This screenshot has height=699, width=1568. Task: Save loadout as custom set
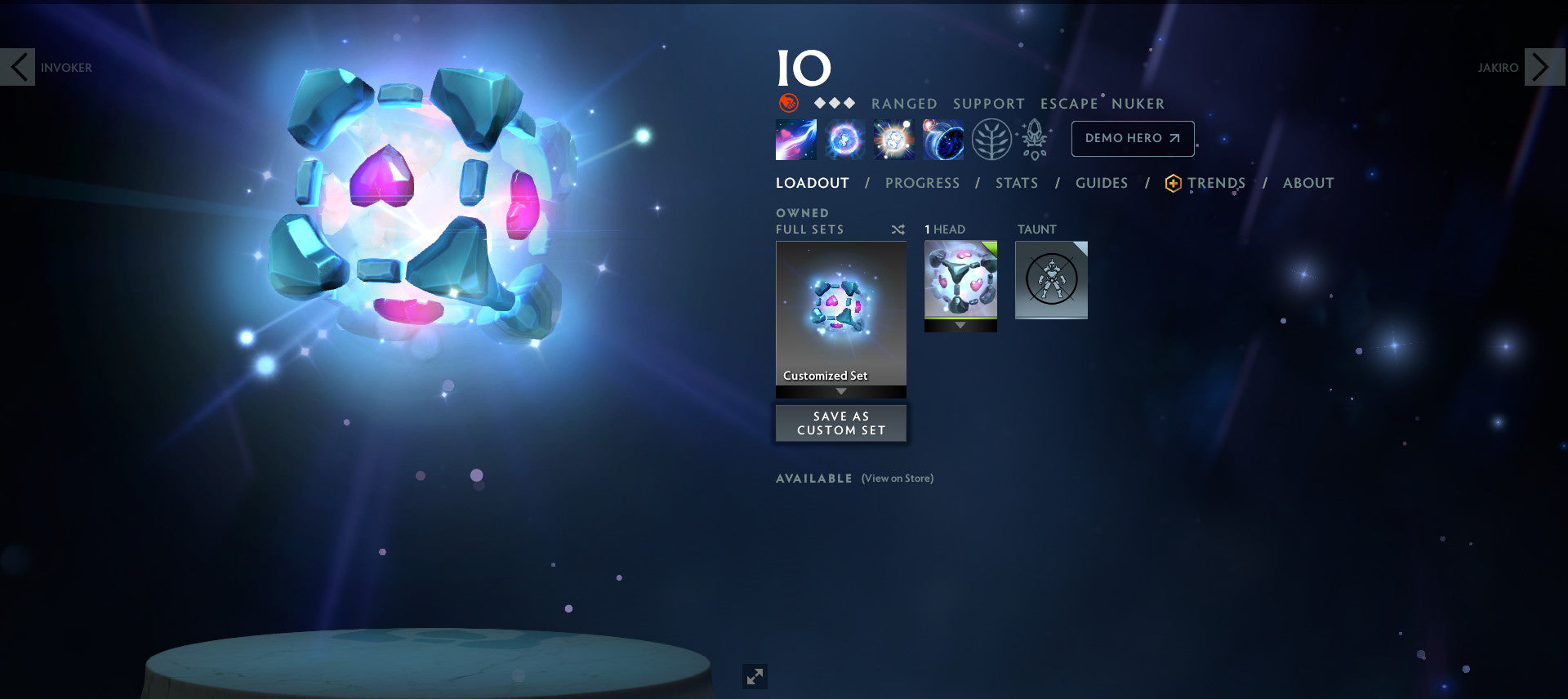(x=840, y=423)
